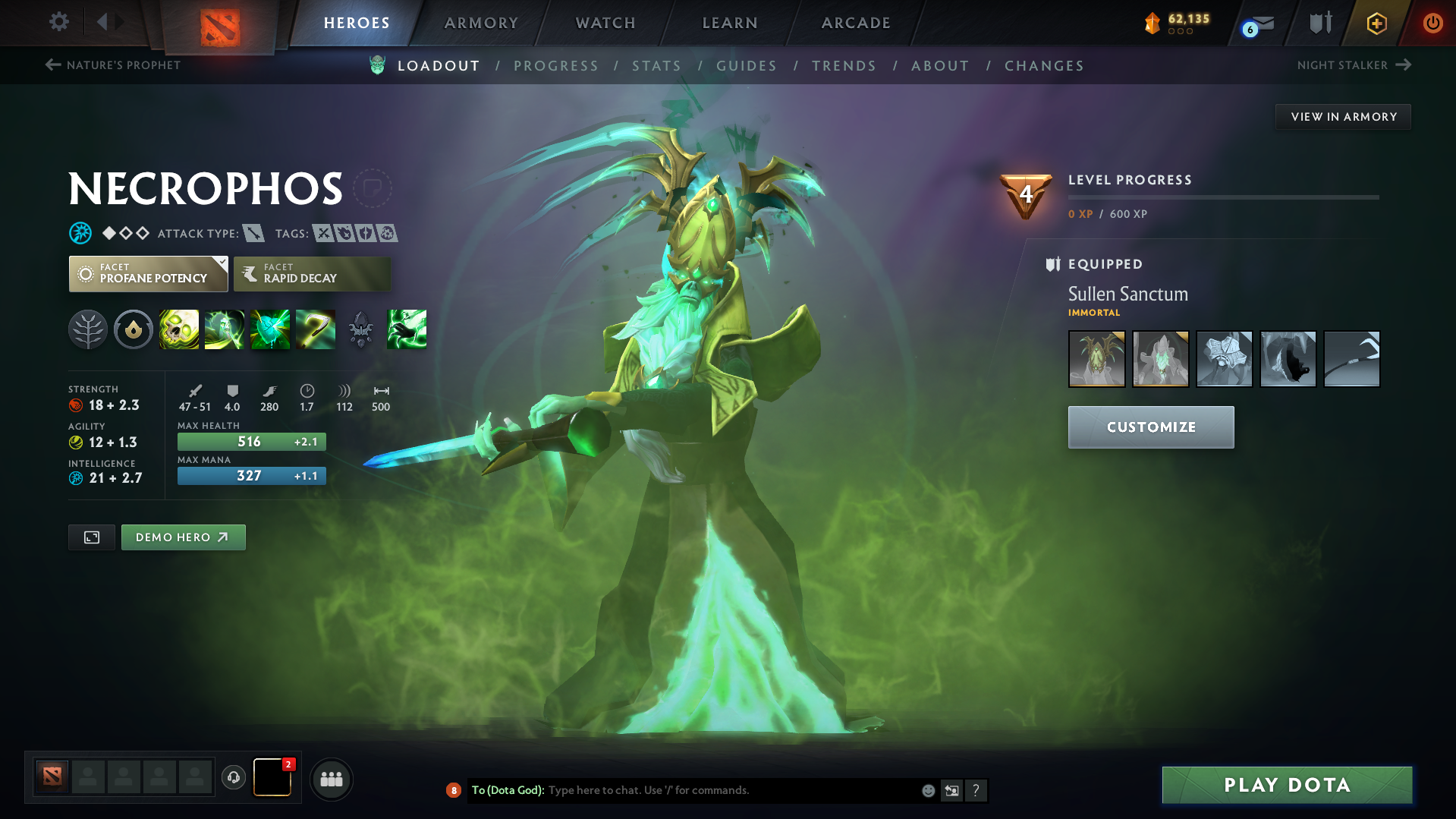
Task: Click the Customize equipment button
Action: click(1150, 427)
